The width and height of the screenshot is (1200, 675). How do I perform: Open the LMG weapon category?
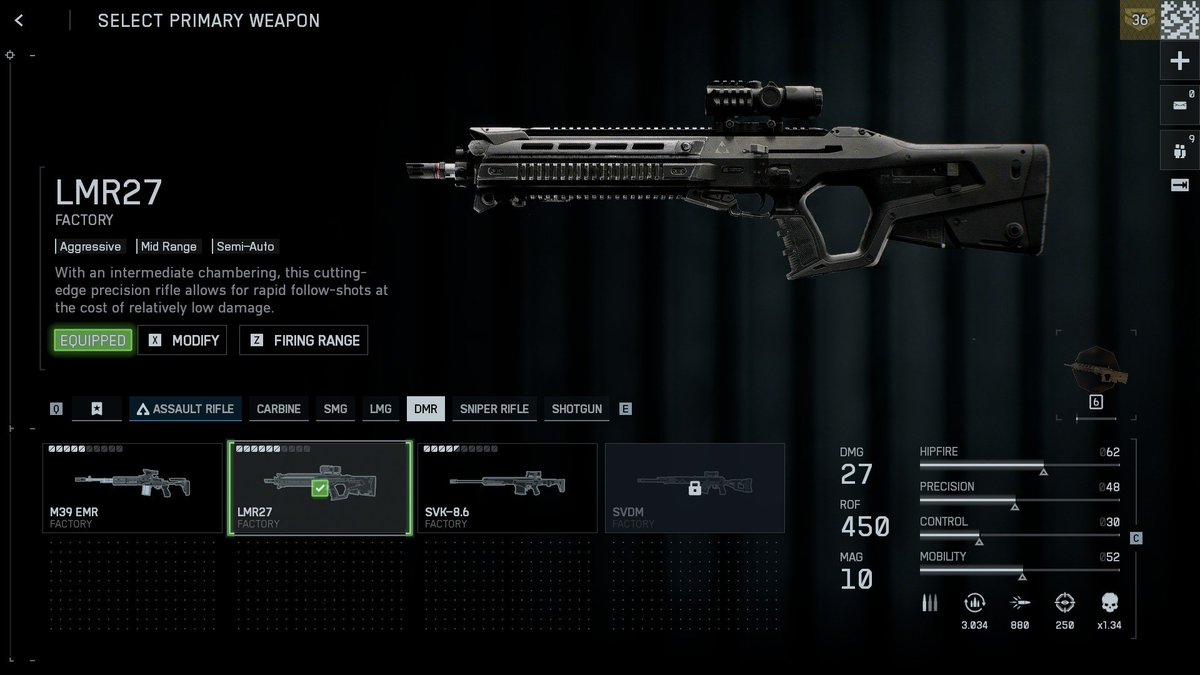click(380, 409)
